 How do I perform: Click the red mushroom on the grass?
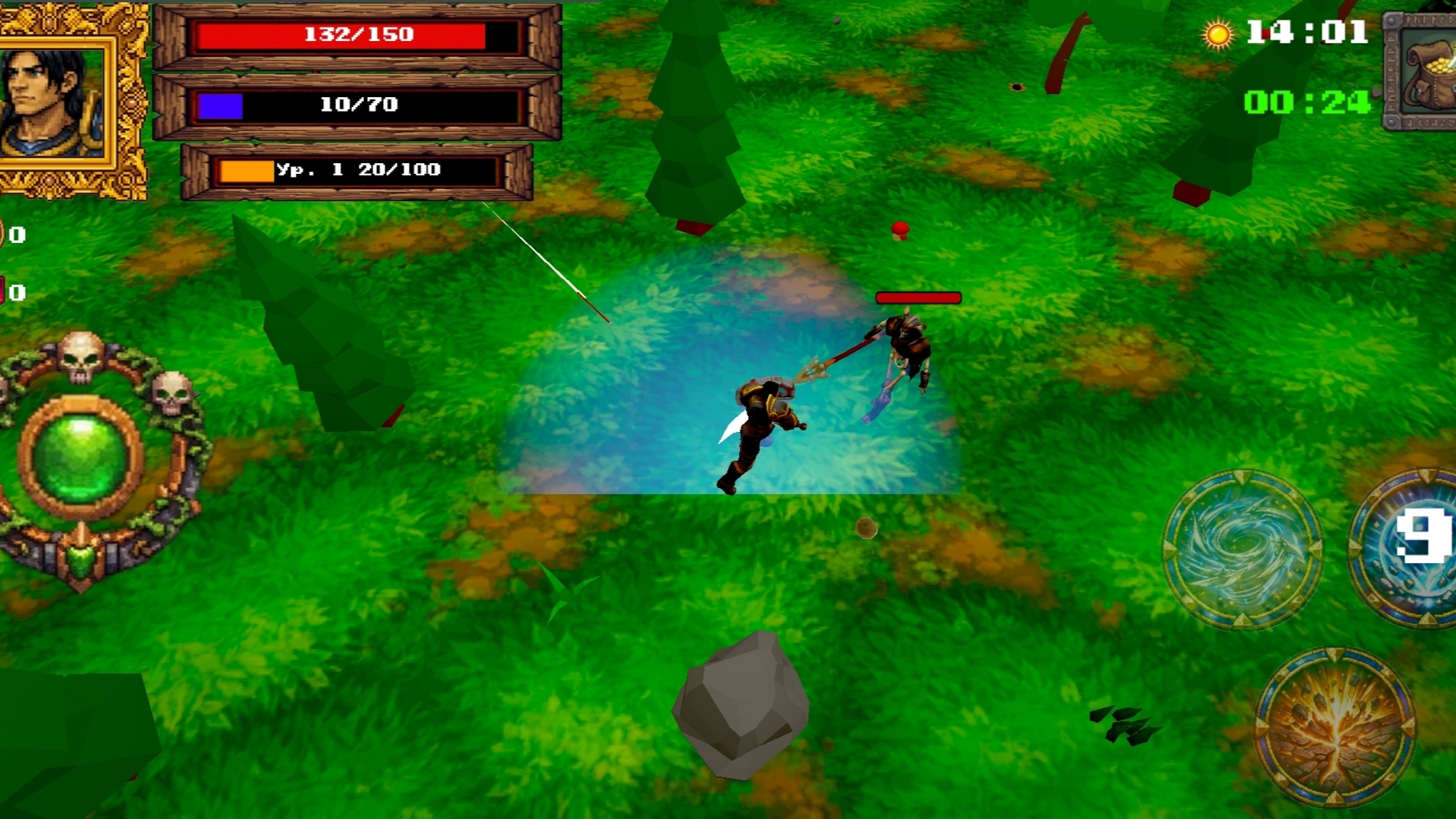tap(898, 232)
